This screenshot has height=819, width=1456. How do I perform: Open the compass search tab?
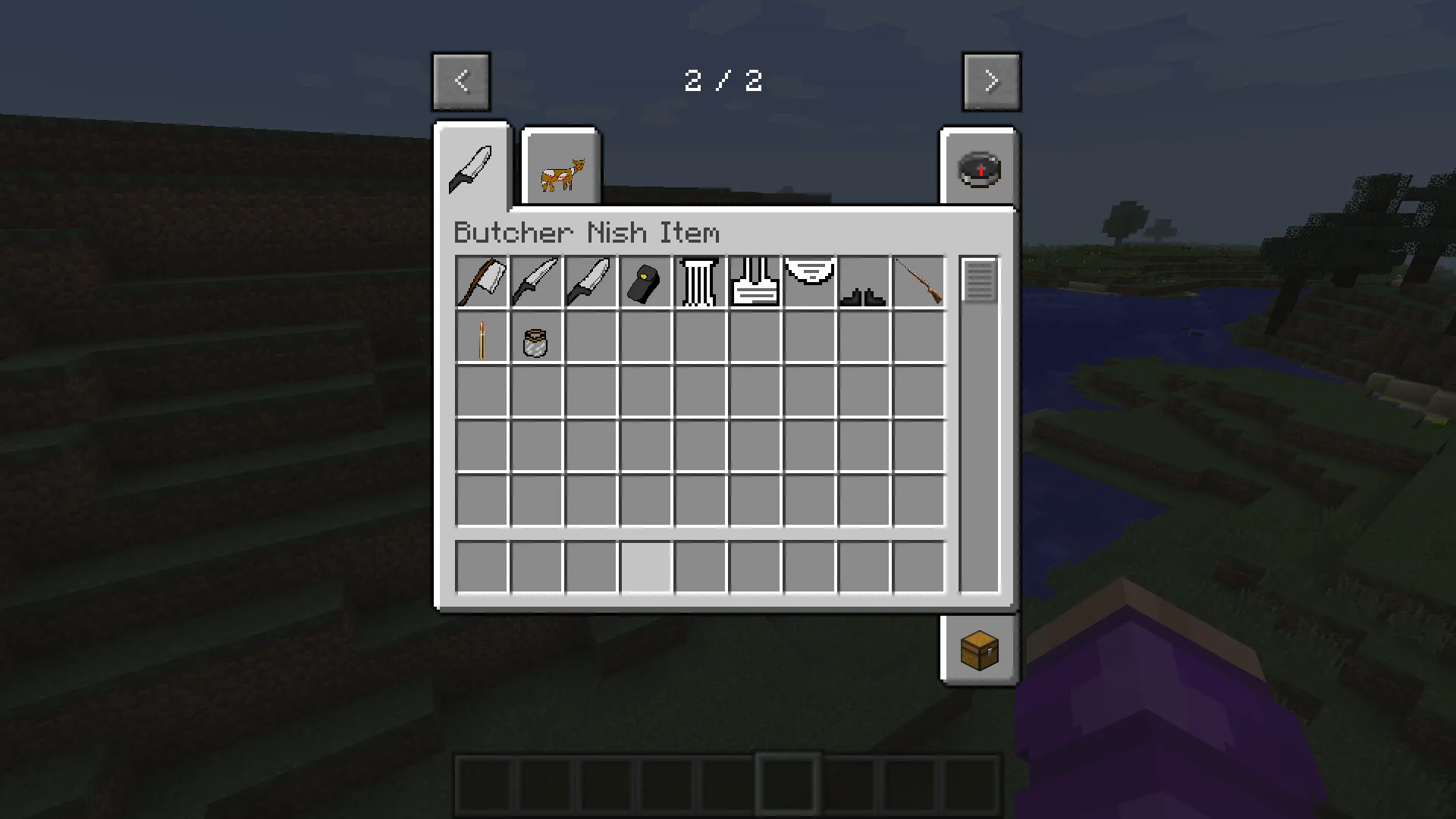click(x=978, y=168)
